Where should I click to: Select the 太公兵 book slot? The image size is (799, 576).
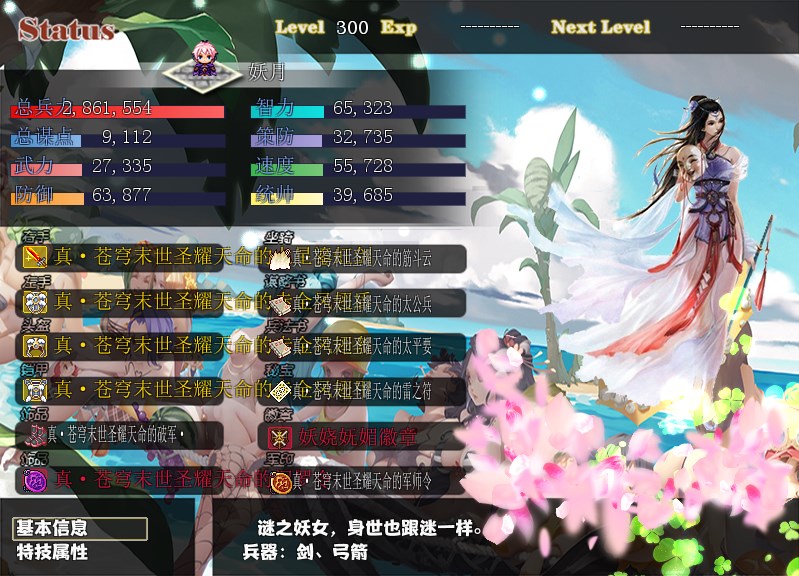point(366,302)
